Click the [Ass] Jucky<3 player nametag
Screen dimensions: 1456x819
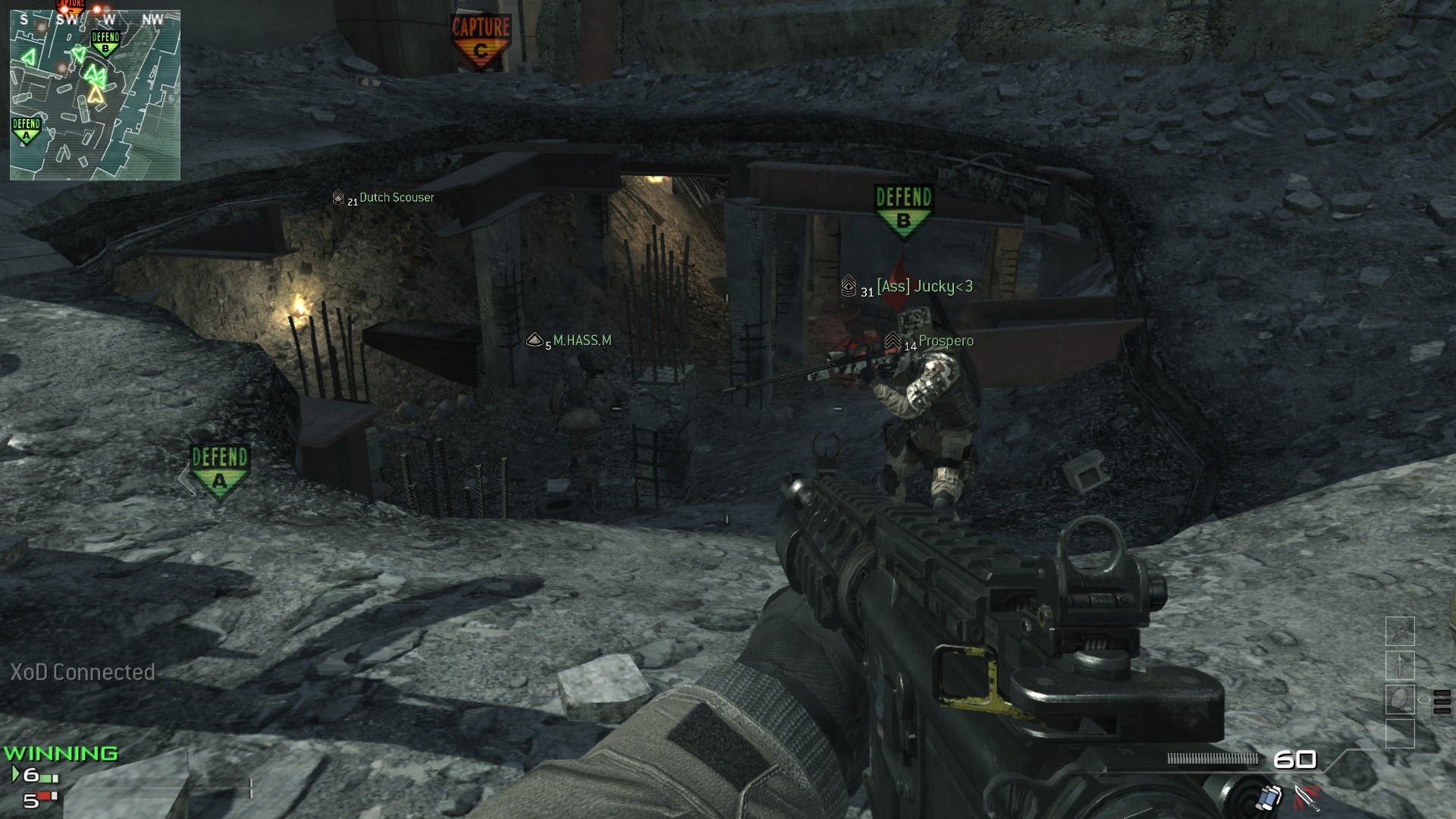point(924,287)
